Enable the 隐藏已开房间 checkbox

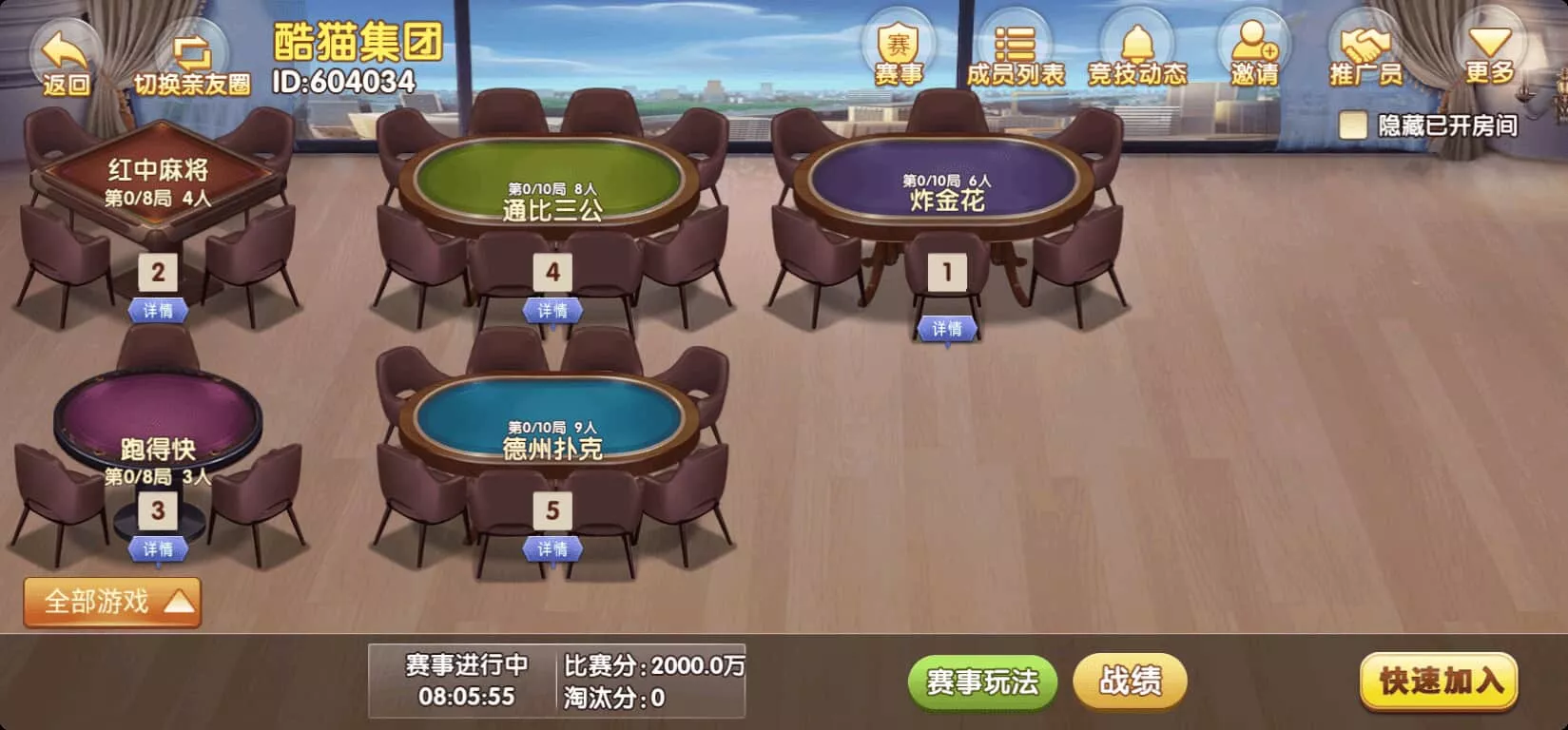(x=1354, y=124)
